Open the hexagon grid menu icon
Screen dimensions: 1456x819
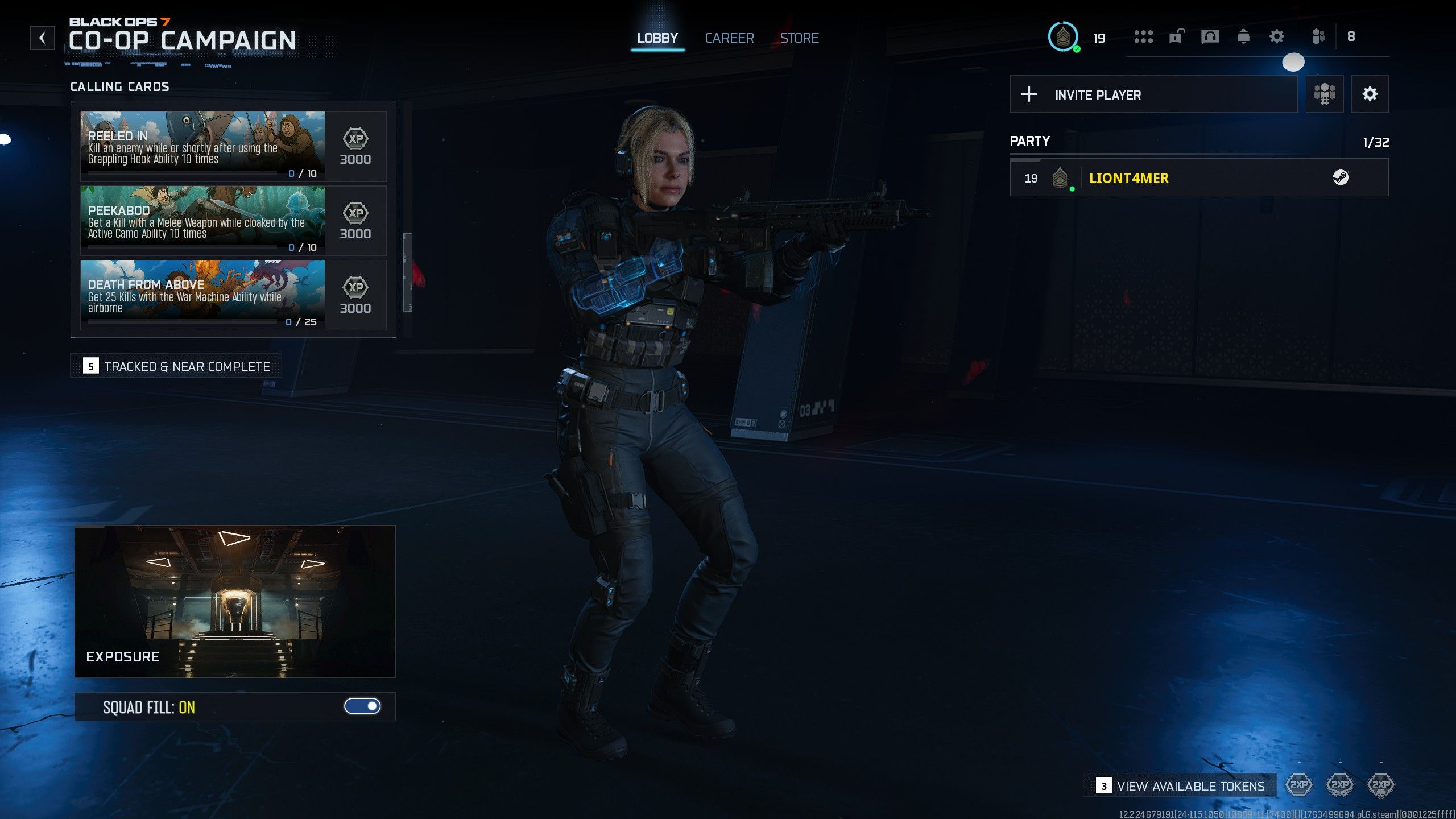point(1143,37)
